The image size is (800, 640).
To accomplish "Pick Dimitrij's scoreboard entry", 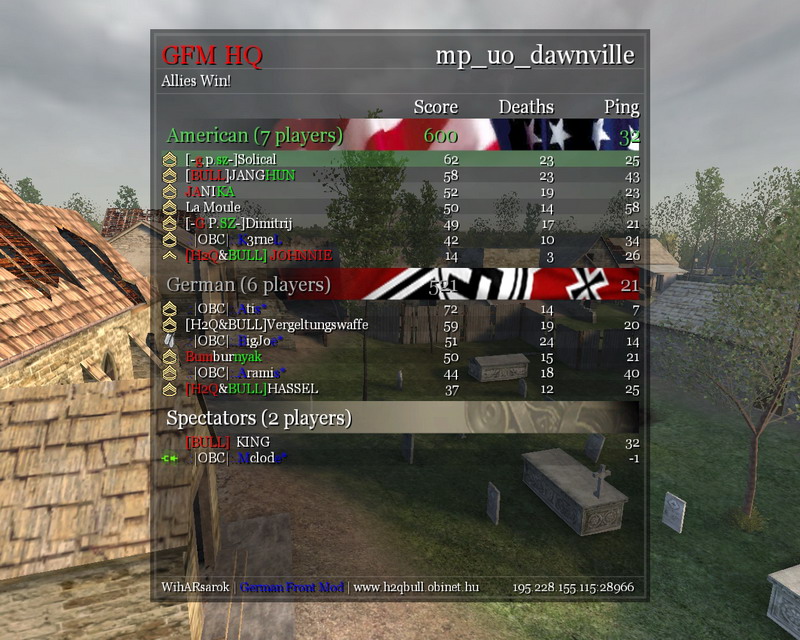I will [x=400, y=223].
